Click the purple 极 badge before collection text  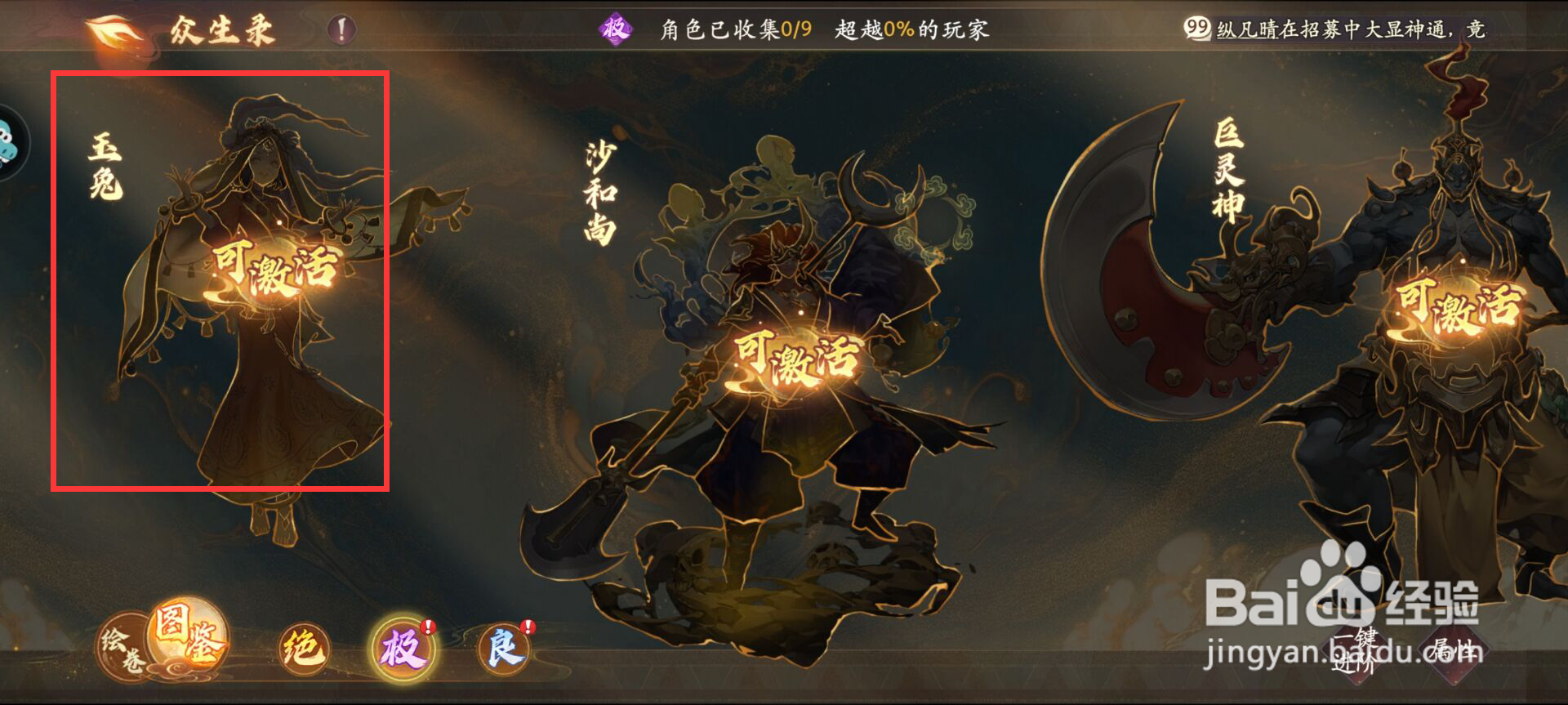point(615,29)
